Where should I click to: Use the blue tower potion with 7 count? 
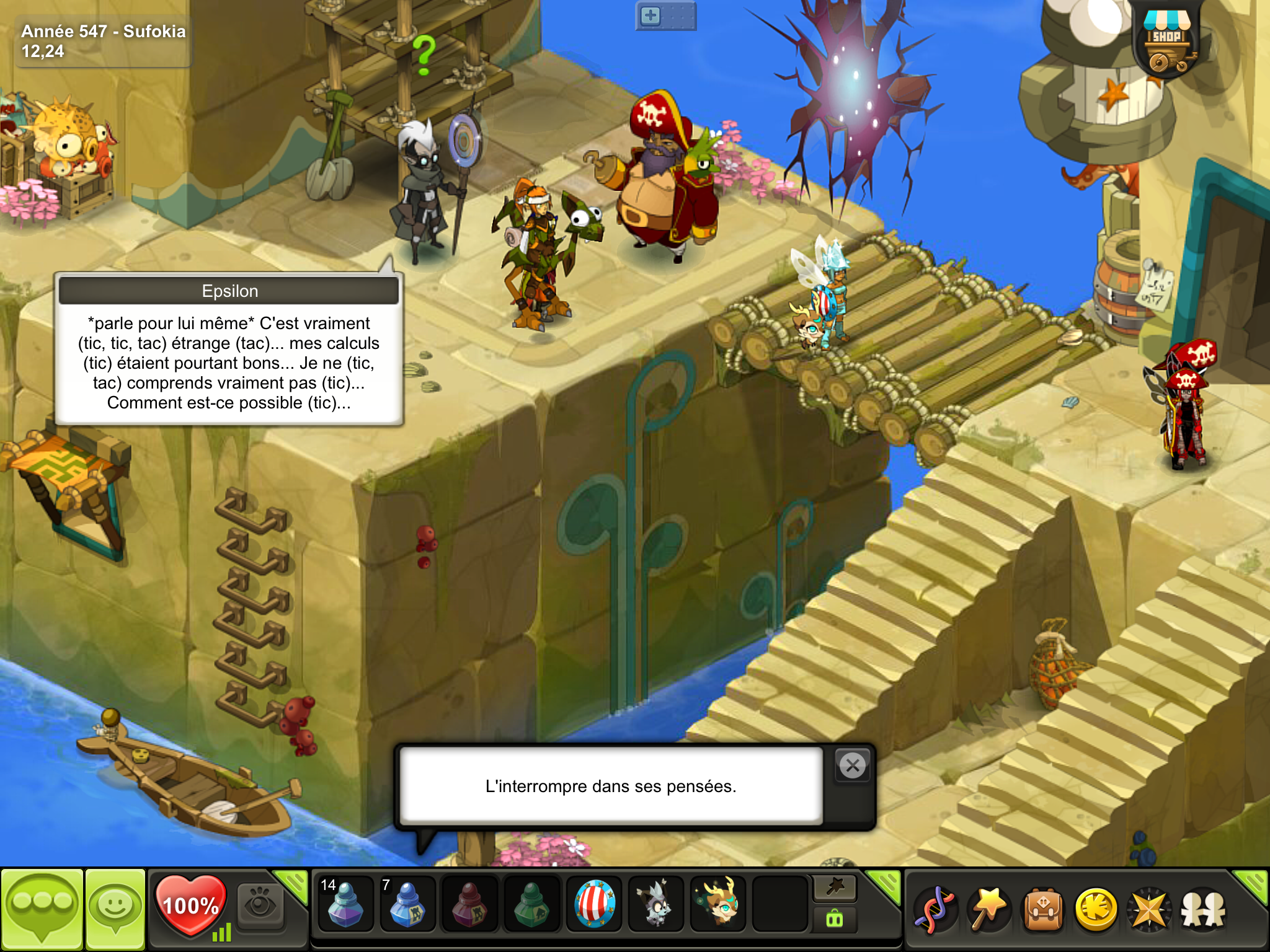407,904
